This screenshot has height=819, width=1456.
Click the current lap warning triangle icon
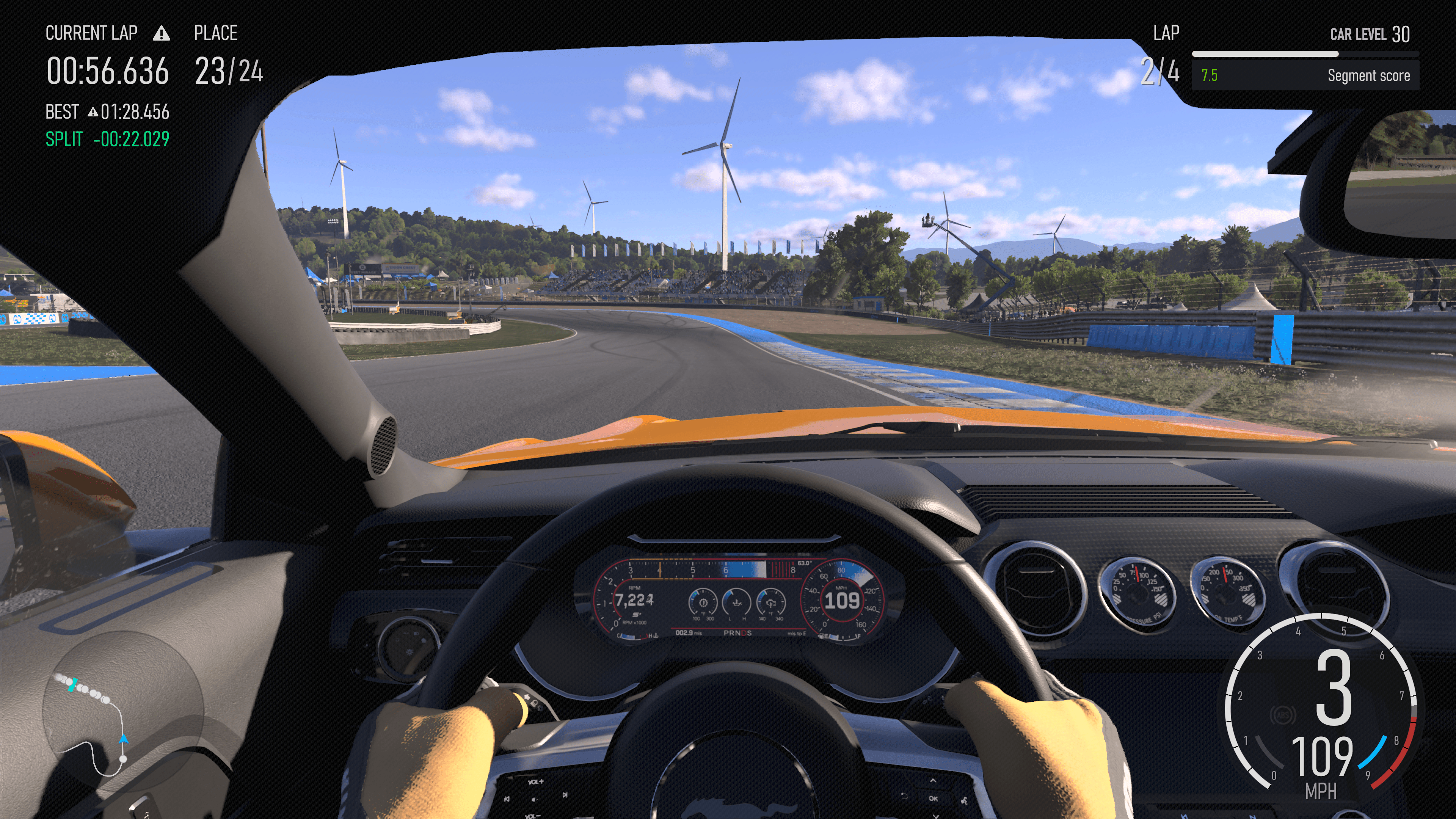[x=162, y=34]
